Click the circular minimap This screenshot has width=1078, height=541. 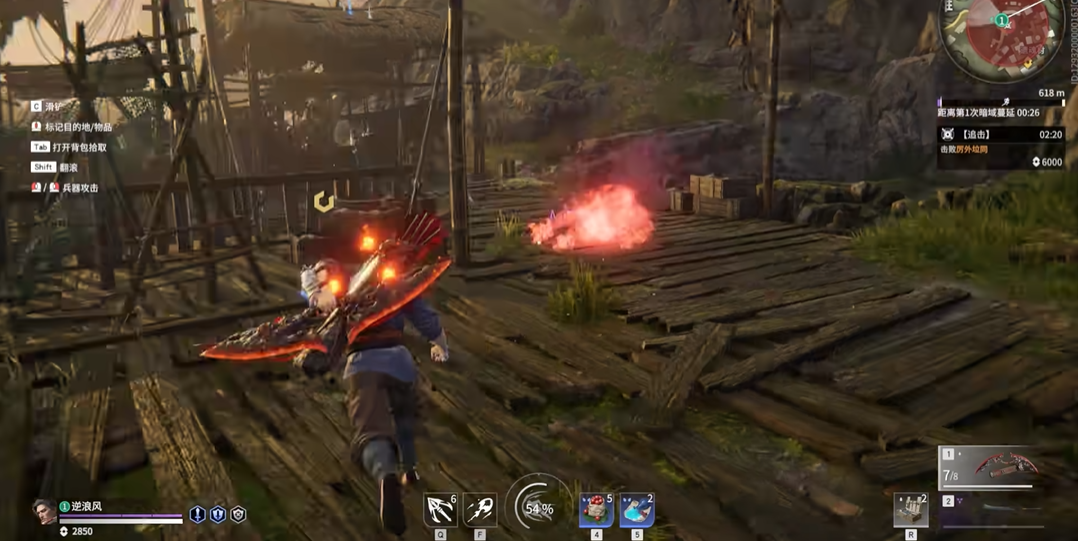point(1002,37)
